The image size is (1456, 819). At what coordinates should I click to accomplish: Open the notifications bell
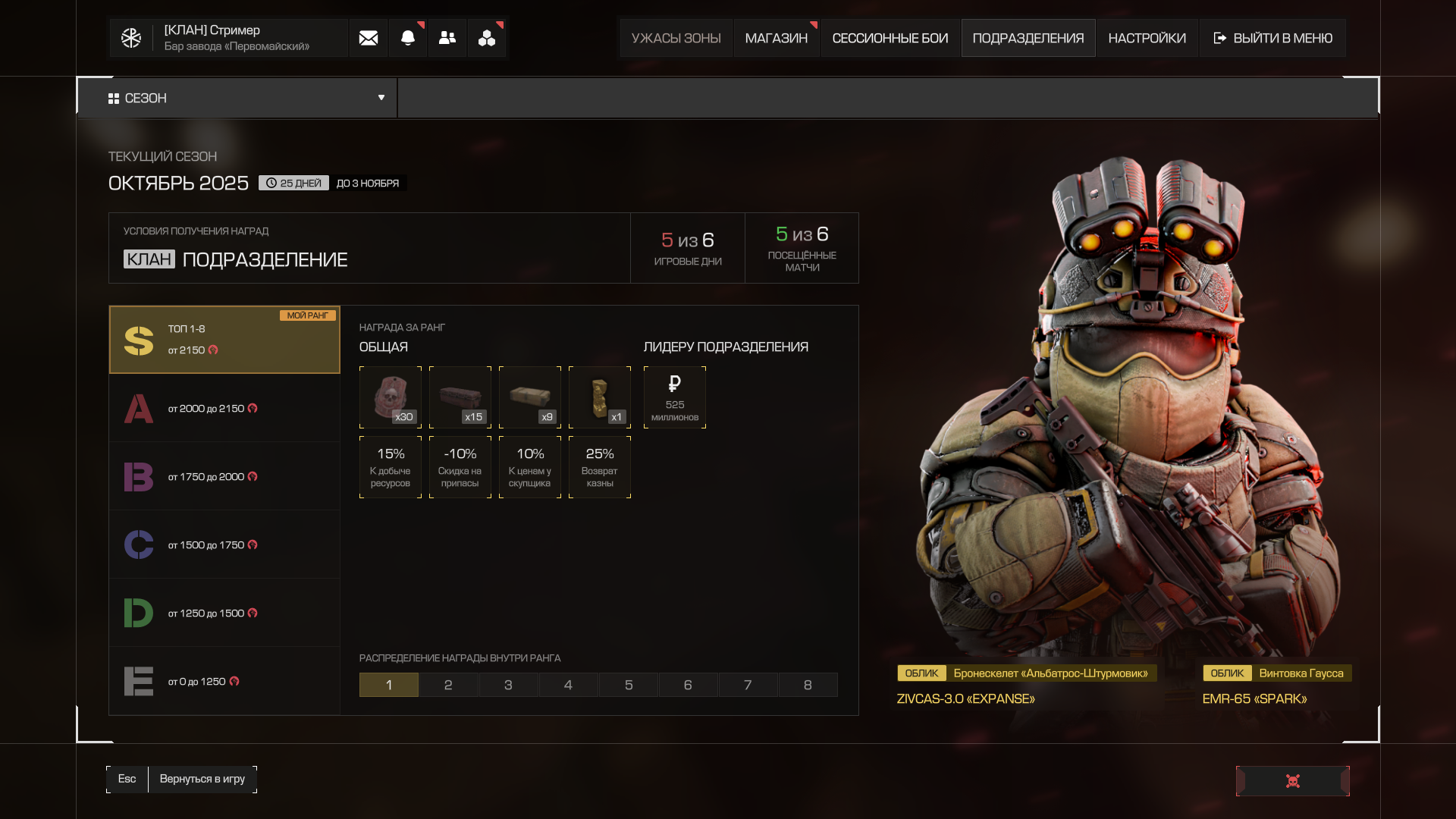point(408,38)
